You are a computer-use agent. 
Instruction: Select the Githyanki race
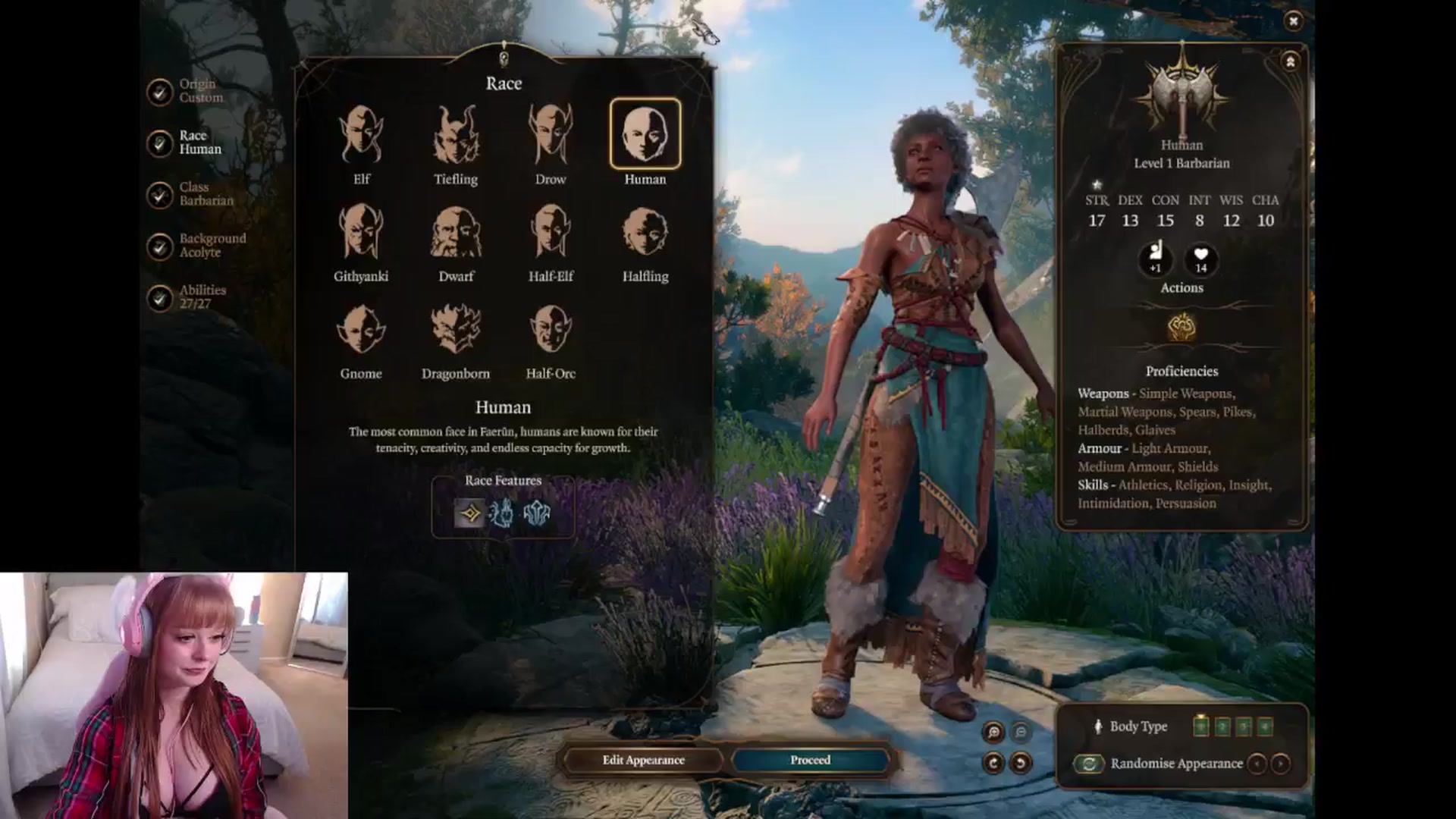(361, 233)
